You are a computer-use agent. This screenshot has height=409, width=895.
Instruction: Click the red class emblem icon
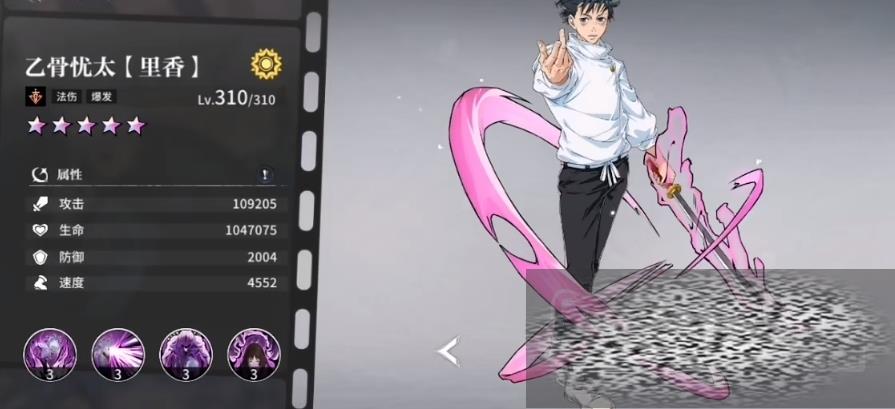pyautogui.click(x=36, y=98)
